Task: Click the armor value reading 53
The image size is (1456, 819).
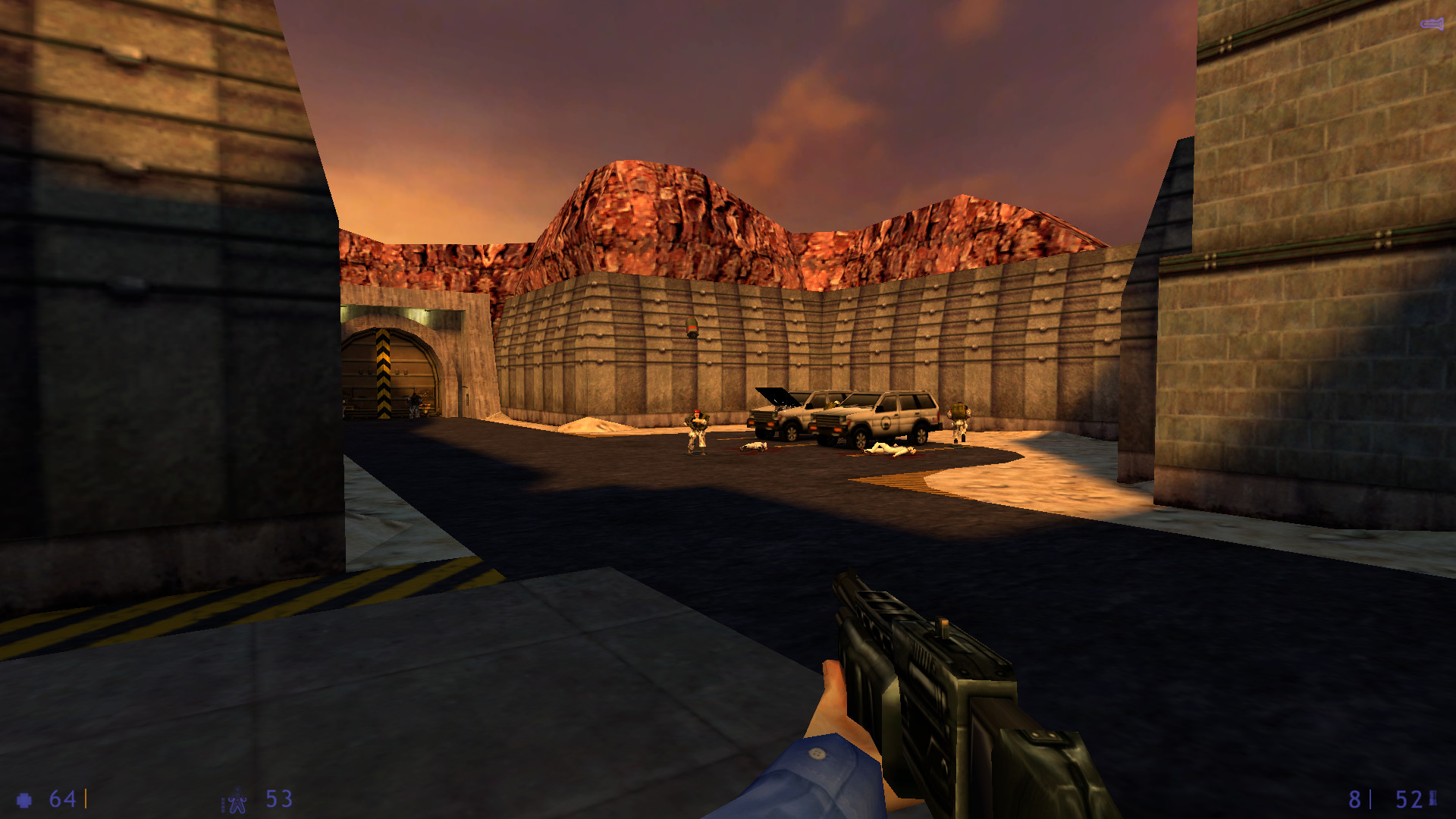Action: point(277,799)
